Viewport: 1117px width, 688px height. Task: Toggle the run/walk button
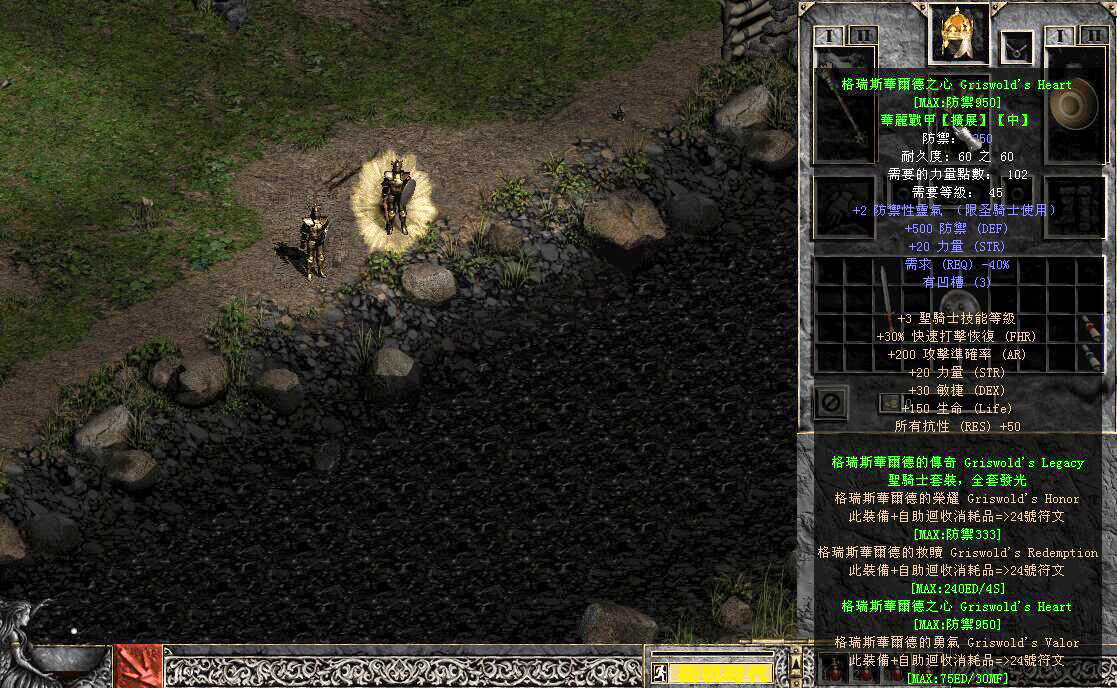660,672
